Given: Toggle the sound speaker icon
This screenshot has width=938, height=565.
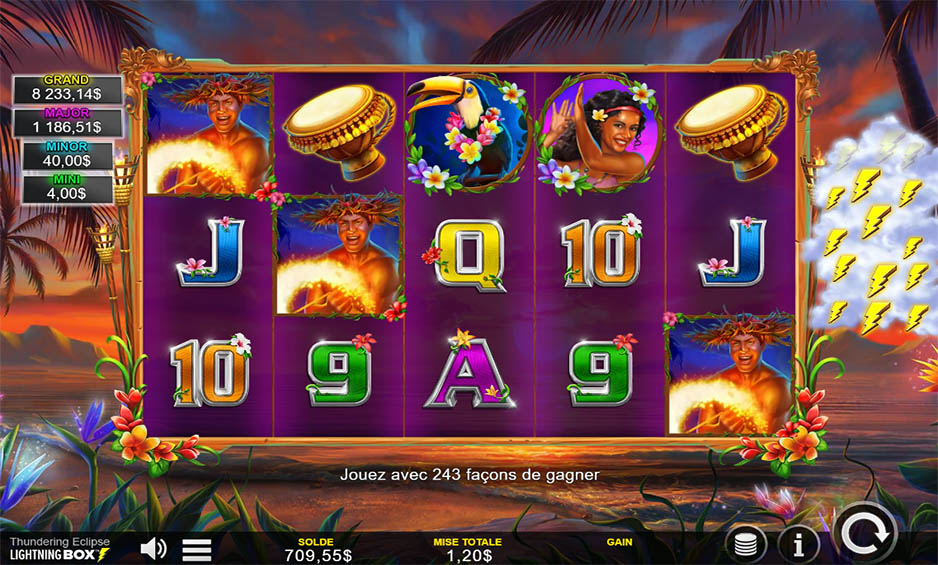Looking at the screenshot, I should pos(153,548).
